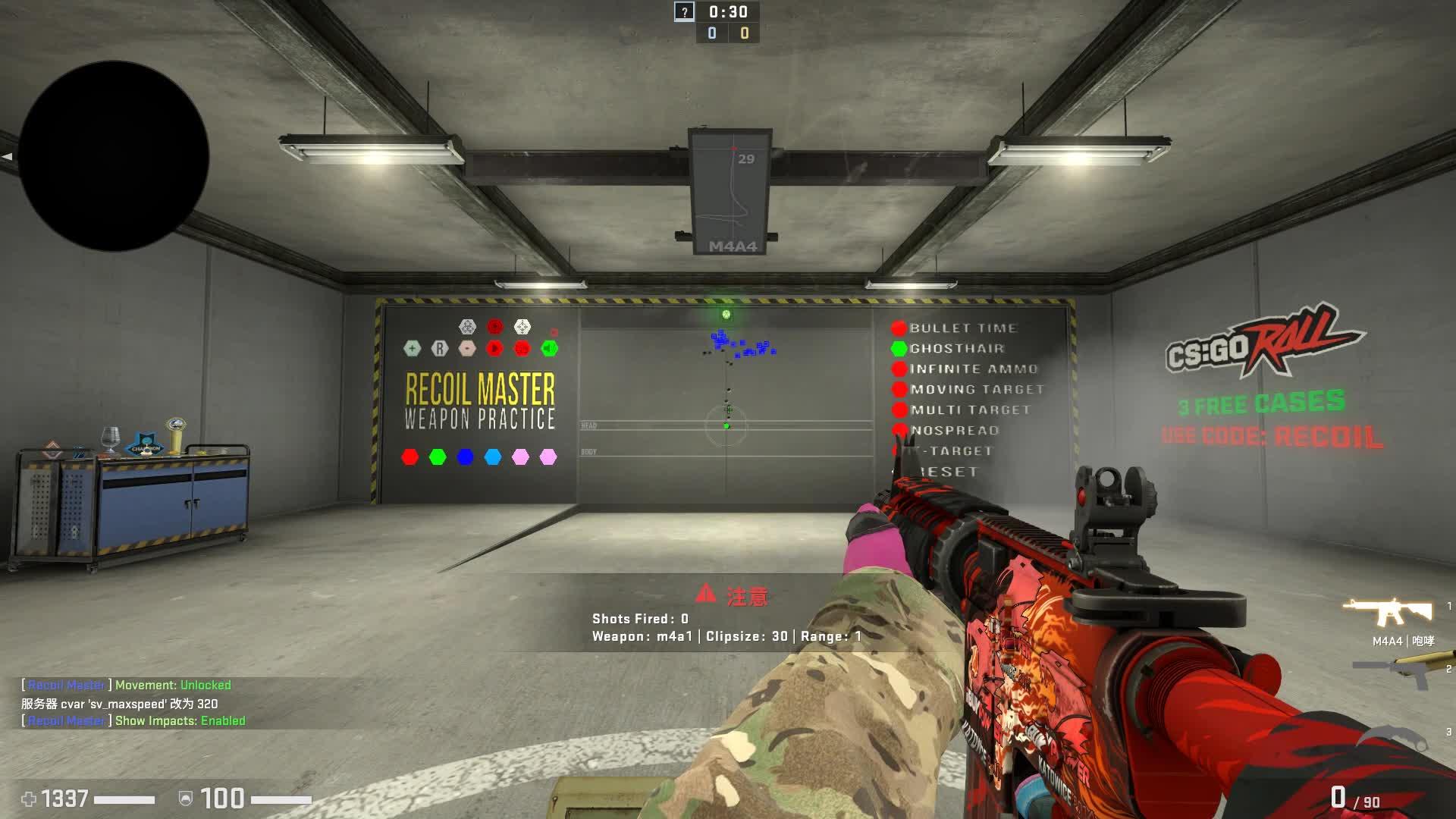Toggle the Bullet Time option
The height and width of the screenshot is (819, 1456).
pos(899,328)
